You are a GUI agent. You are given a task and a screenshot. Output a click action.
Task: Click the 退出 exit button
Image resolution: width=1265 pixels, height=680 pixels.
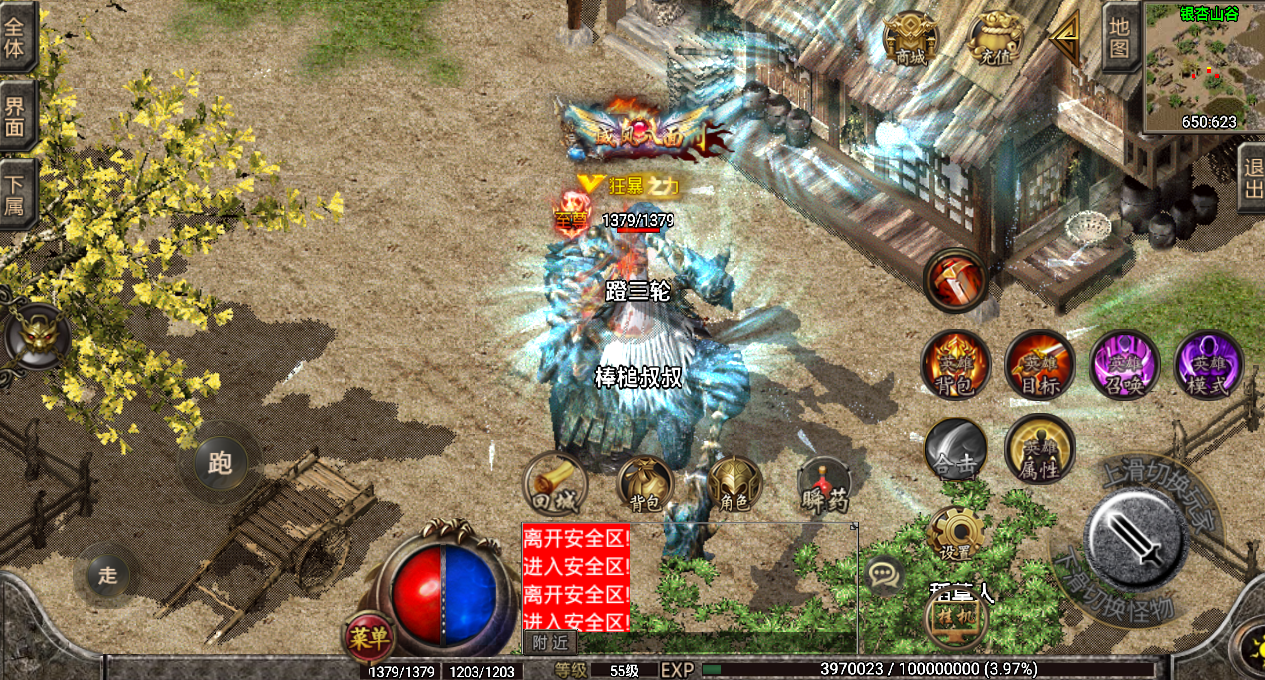coord(1250,178)
